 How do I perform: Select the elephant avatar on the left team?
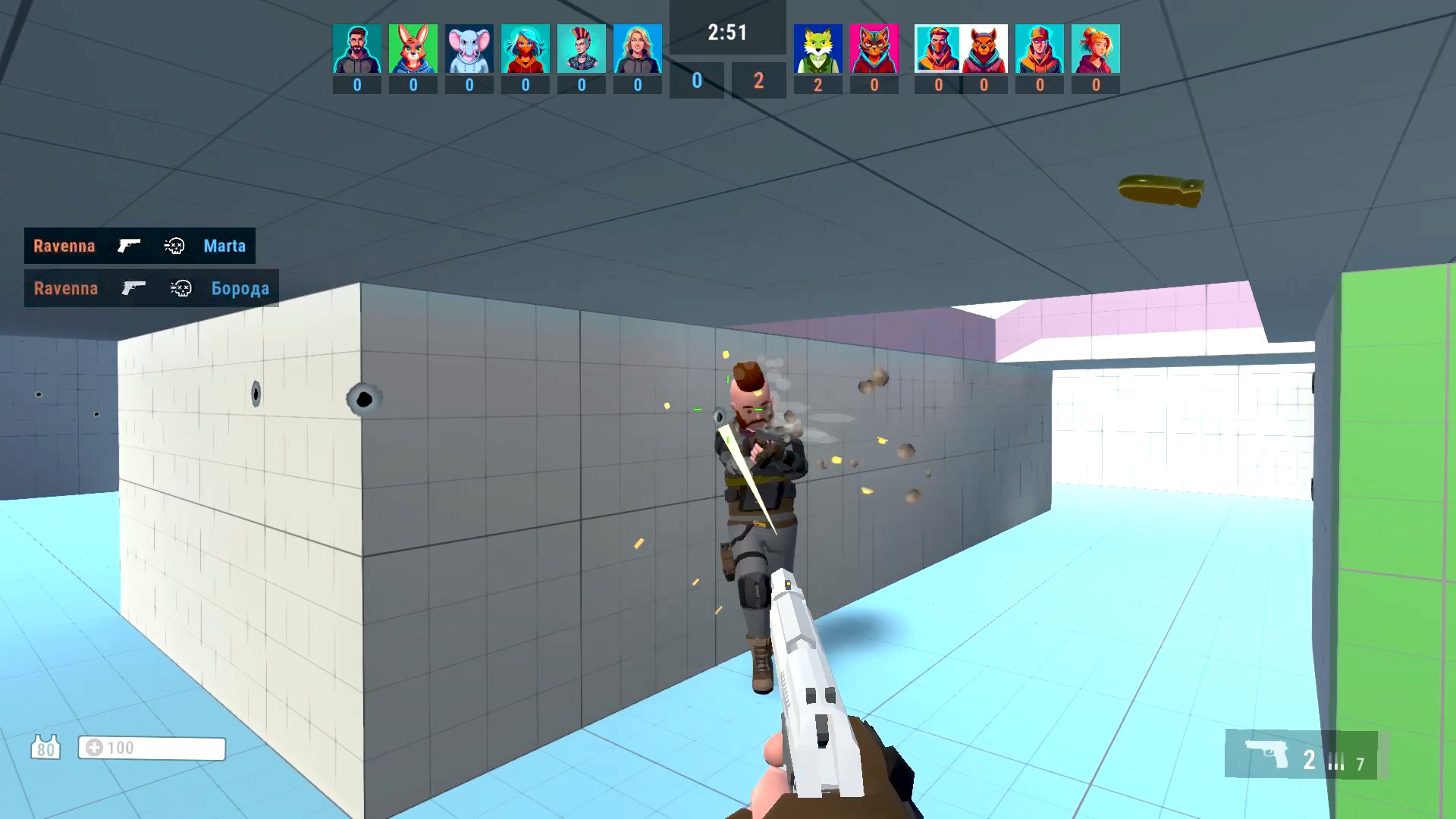tap(469, 49)
